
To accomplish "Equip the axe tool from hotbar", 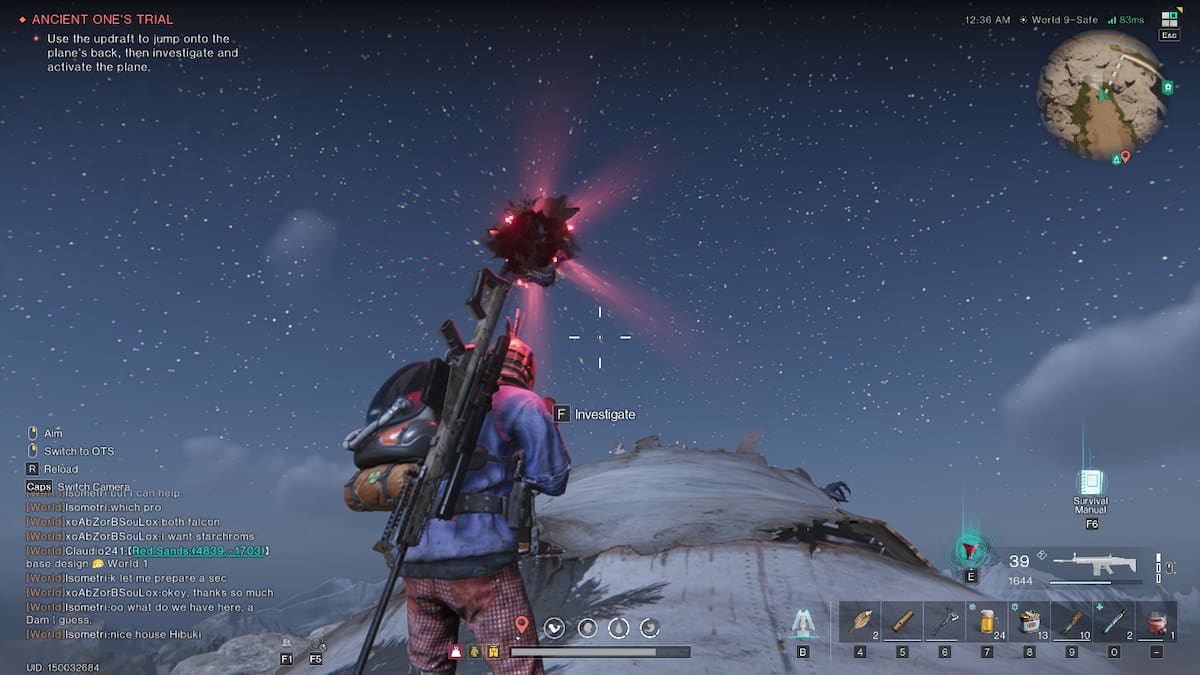I will (x=944, y=621).
